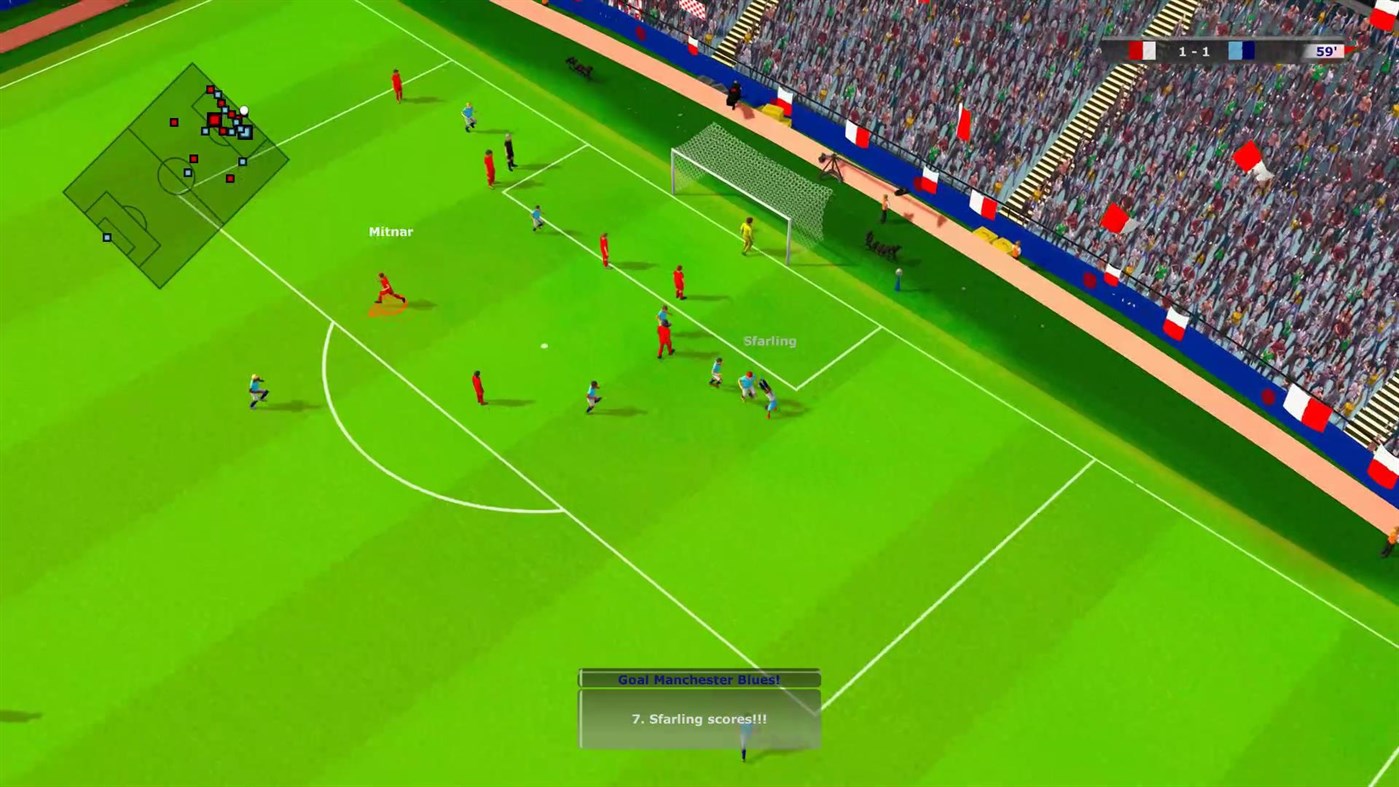Select the lone blue defender square on the minimap
The width and height of the screenshot is (1399, 787).
(107, 238)
